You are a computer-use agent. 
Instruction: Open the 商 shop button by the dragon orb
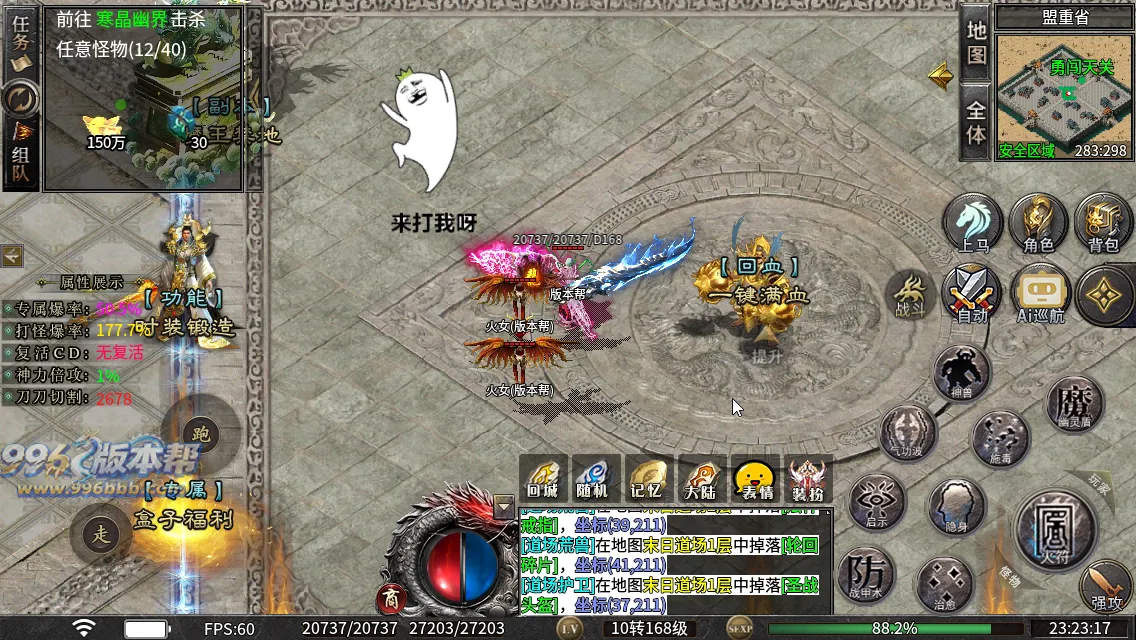coord(391,599)
